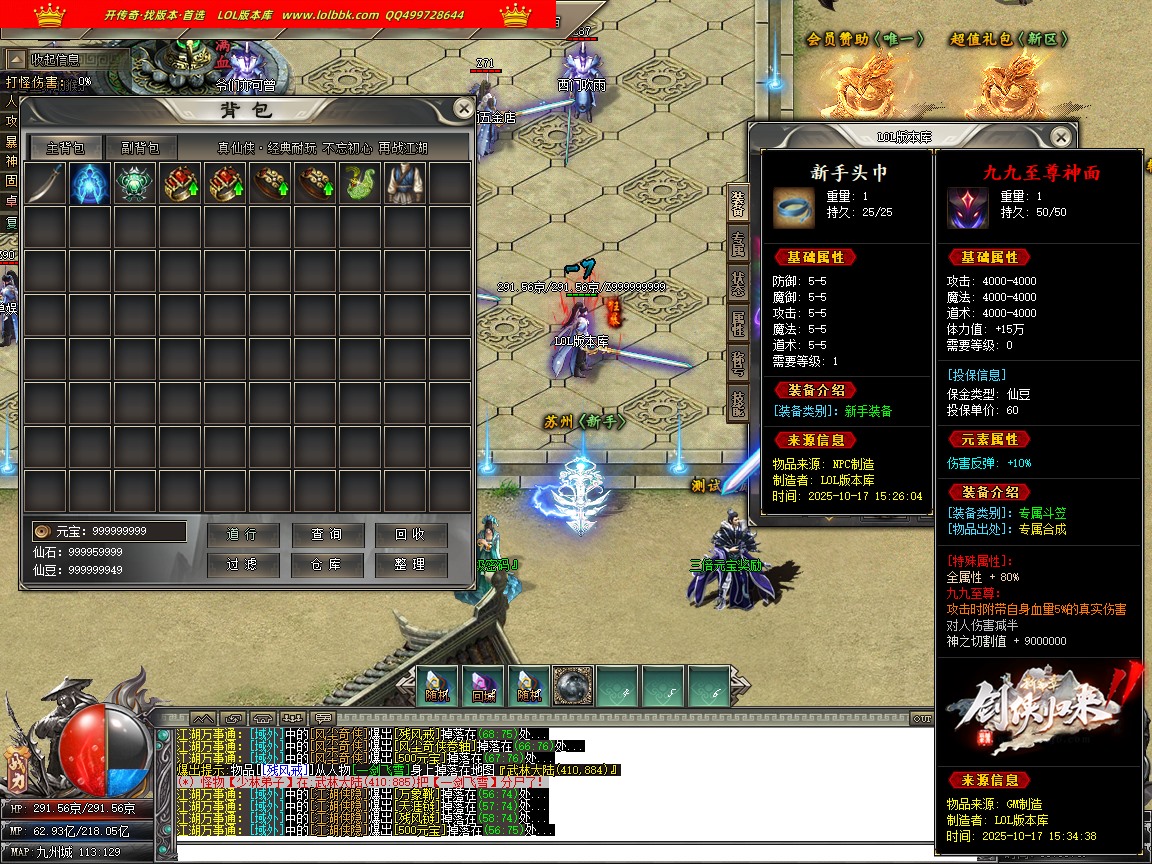Image resolution: width=1152 pixels, height=864 pixels.
Task: Select the curved sword in the backpack
Action: point(45,185)
